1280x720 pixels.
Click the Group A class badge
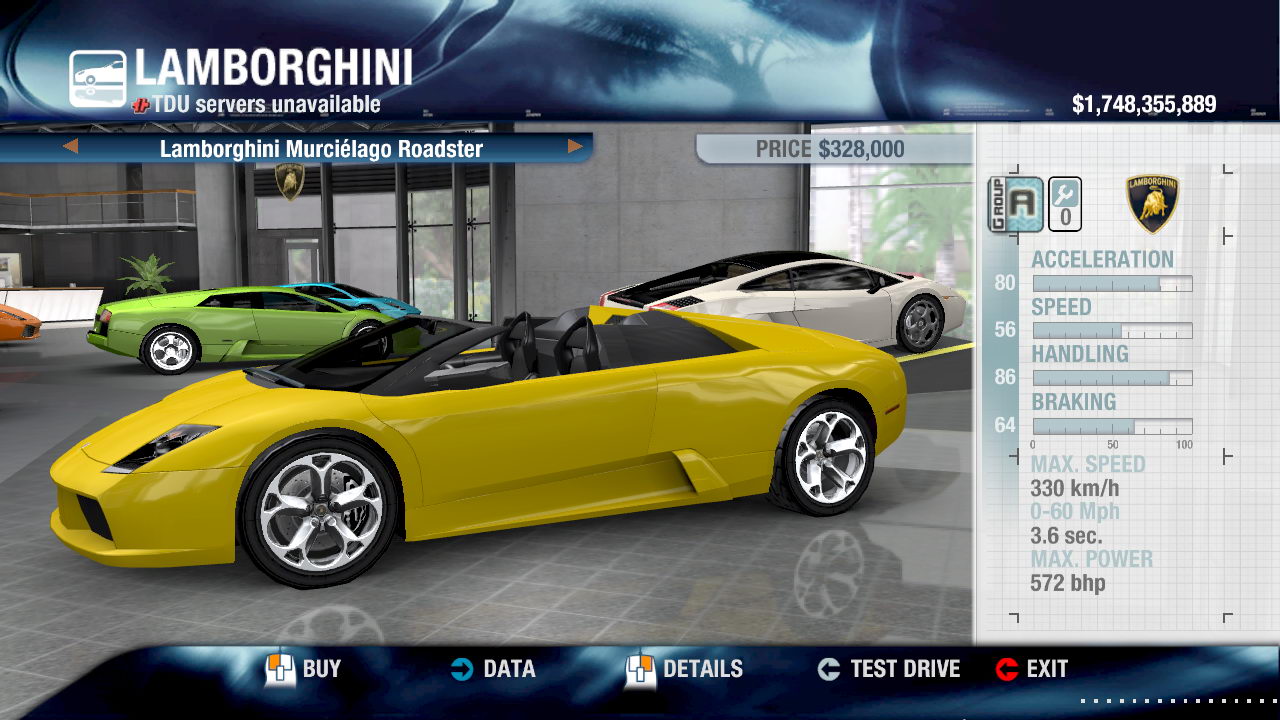coord(1016,204)
